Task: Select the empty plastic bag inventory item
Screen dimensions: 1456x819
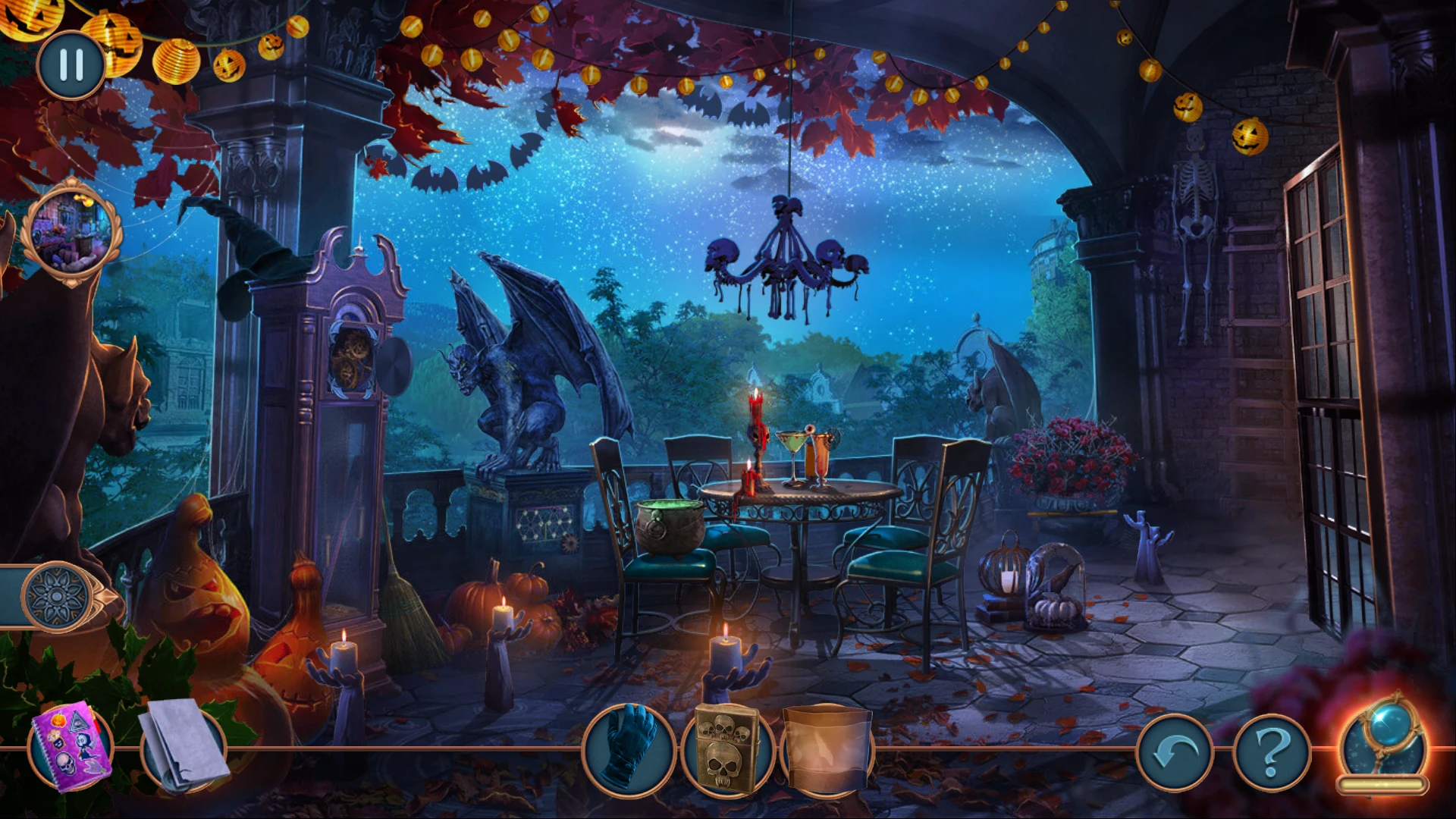Action: tap(827, 749)
